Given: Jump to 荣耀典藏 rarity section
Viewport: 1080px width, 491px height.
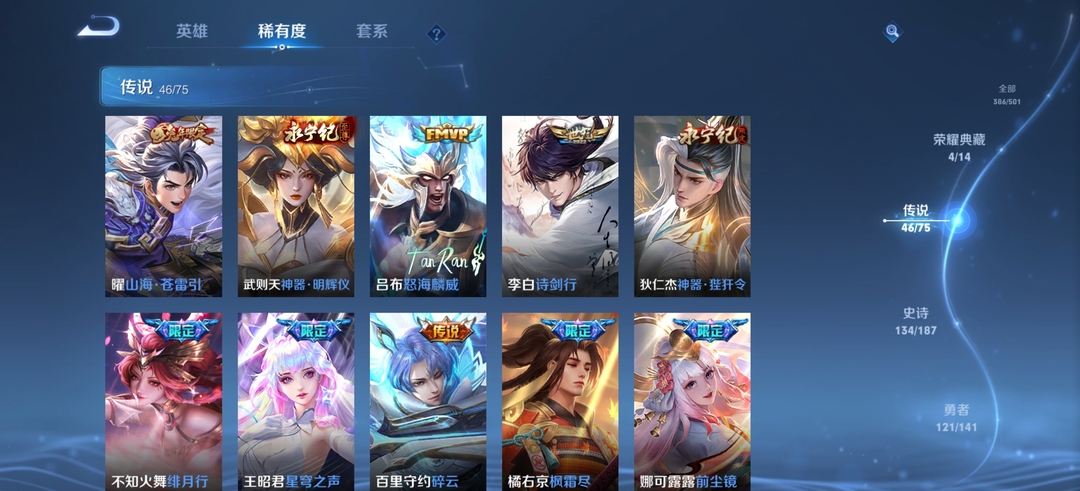Looking at the screenshot, I should click(x=959, y=147).
